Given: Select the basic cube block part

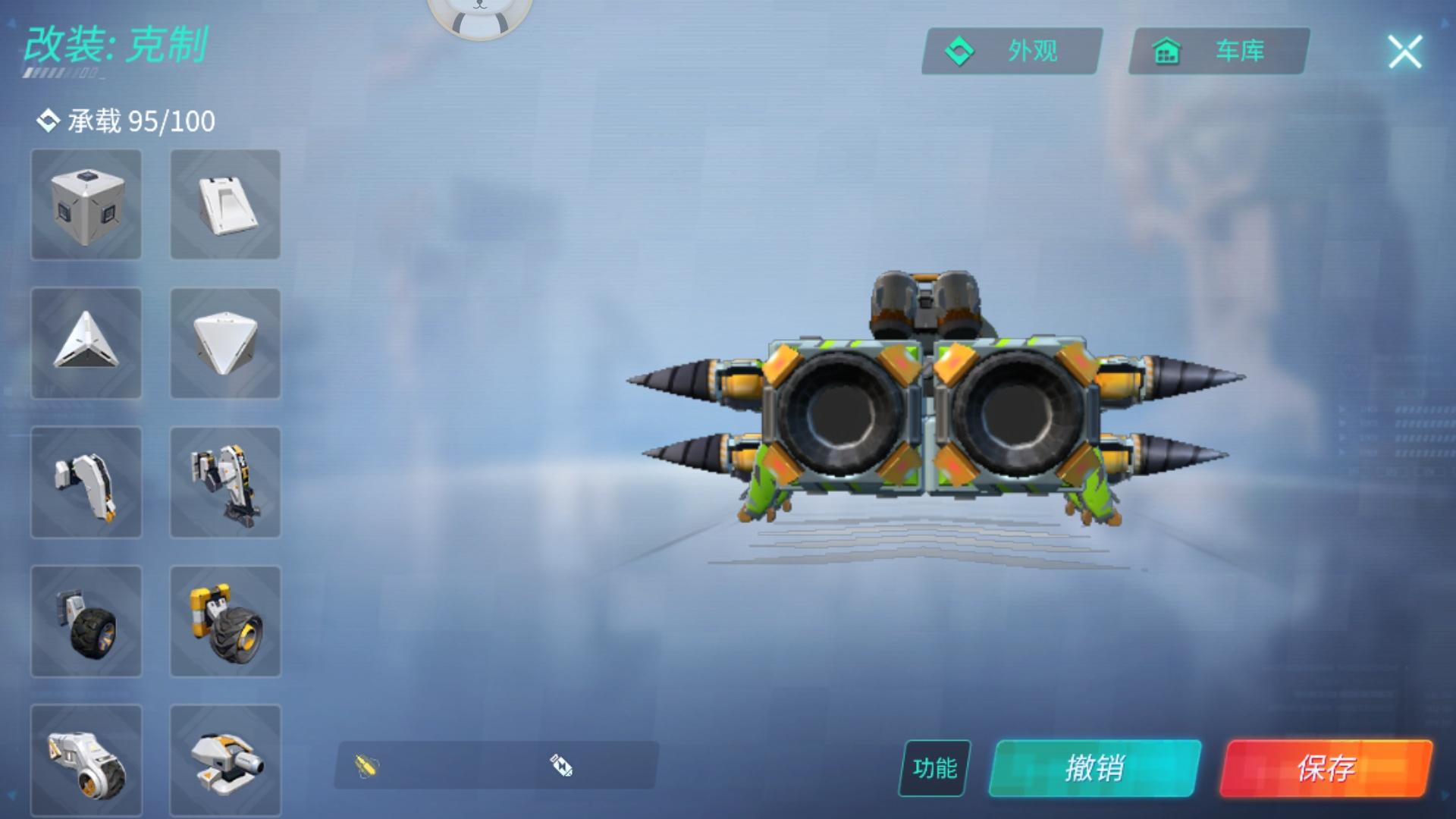Looking at the screenshot, I should click(x=86, y=206).
